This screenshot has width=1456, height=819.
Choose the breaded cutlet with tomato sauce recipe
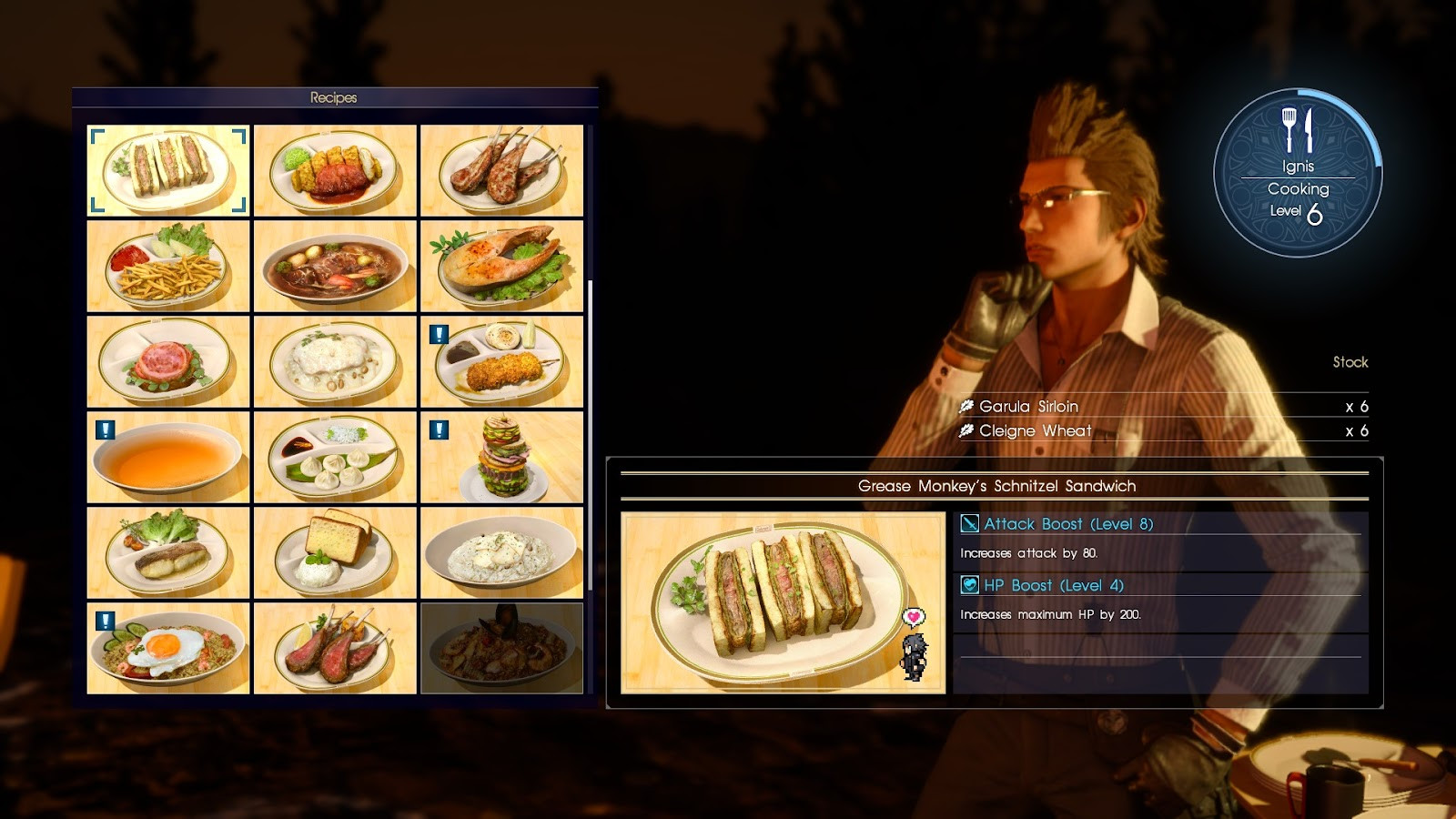(335, 170)
